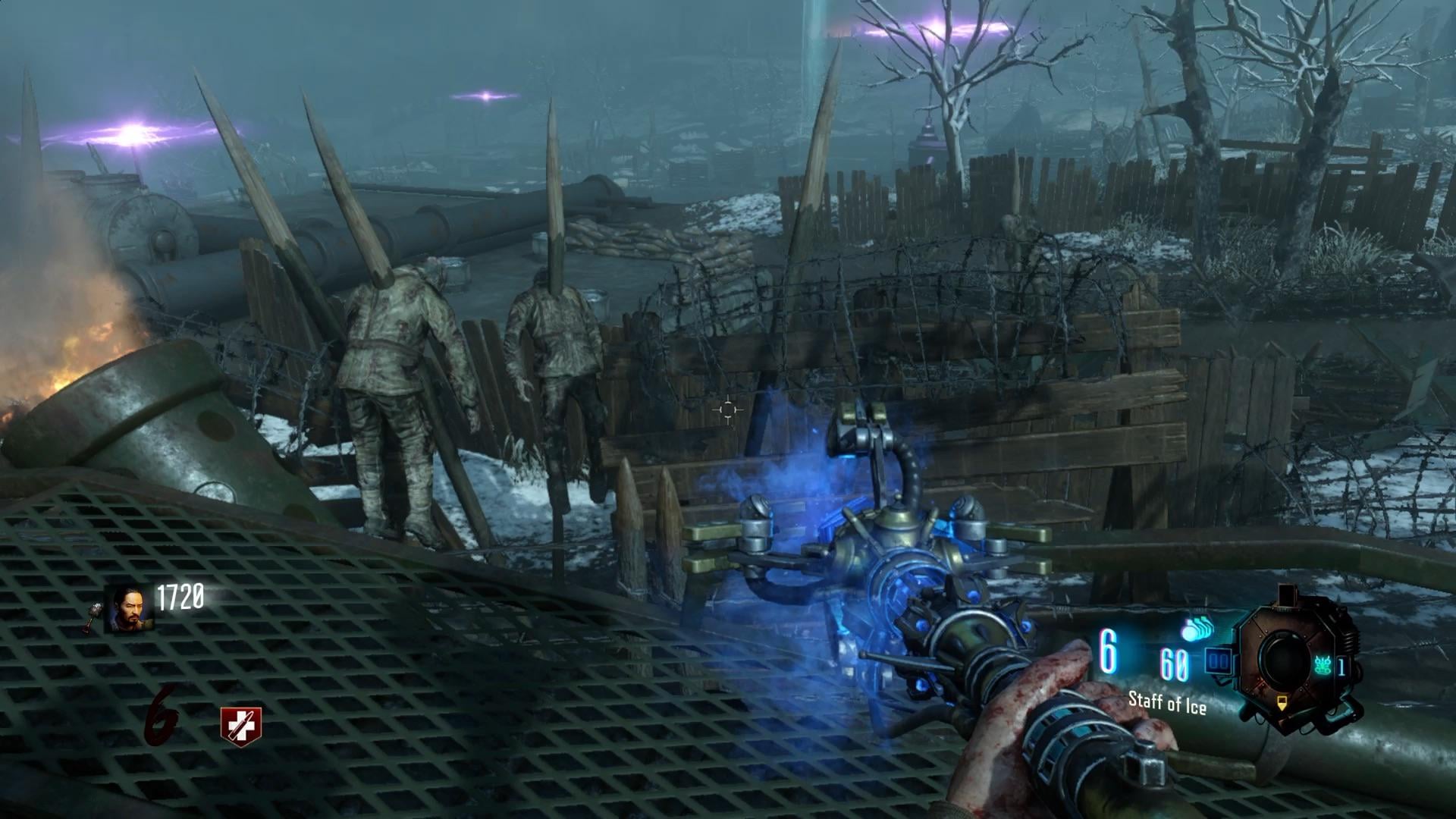Click Takeo's character portrait

(130, 607)
